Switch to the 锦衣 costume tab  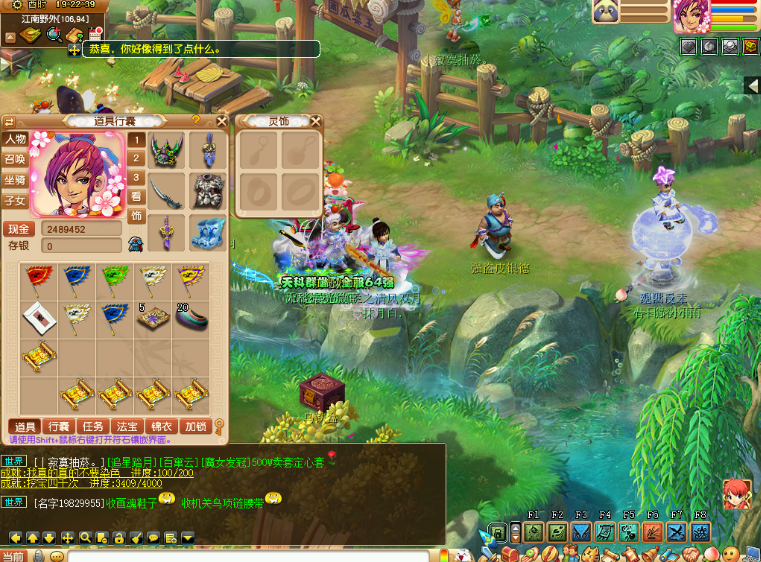[162, 427]
